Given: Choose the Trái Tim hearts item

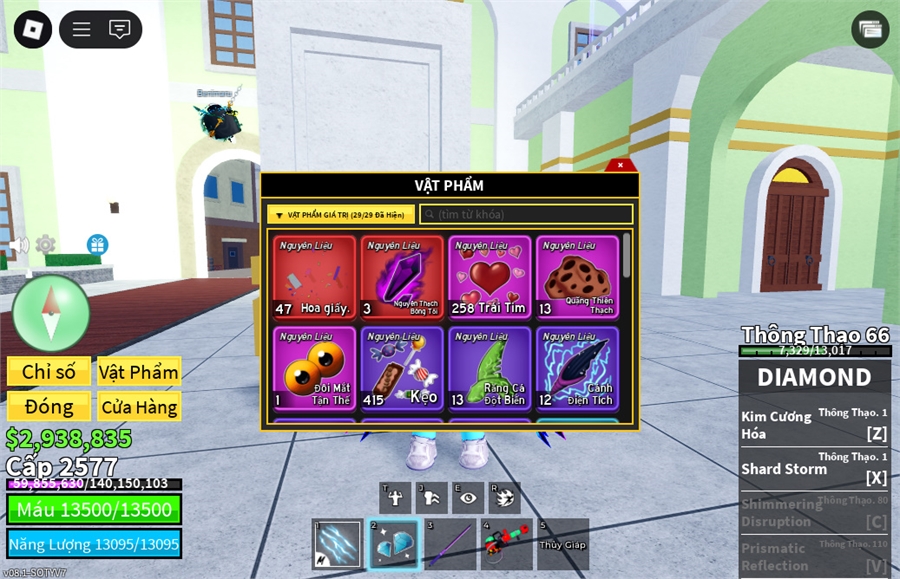Looking at the screenshot, I should pyautogui.click(x=489, y=277).
